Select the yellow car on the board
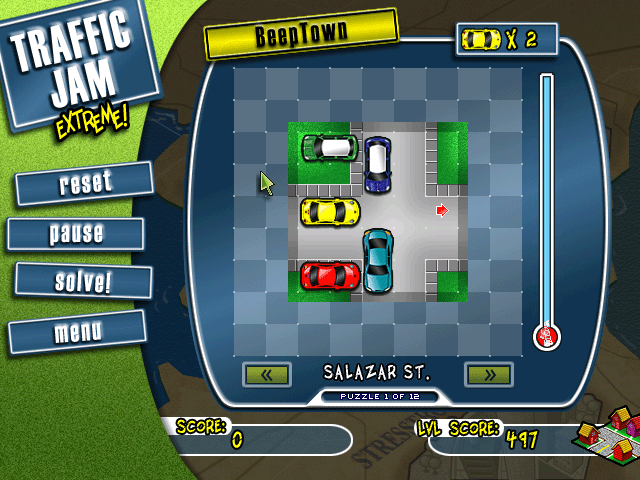640x480 pixels. (331, 211)
